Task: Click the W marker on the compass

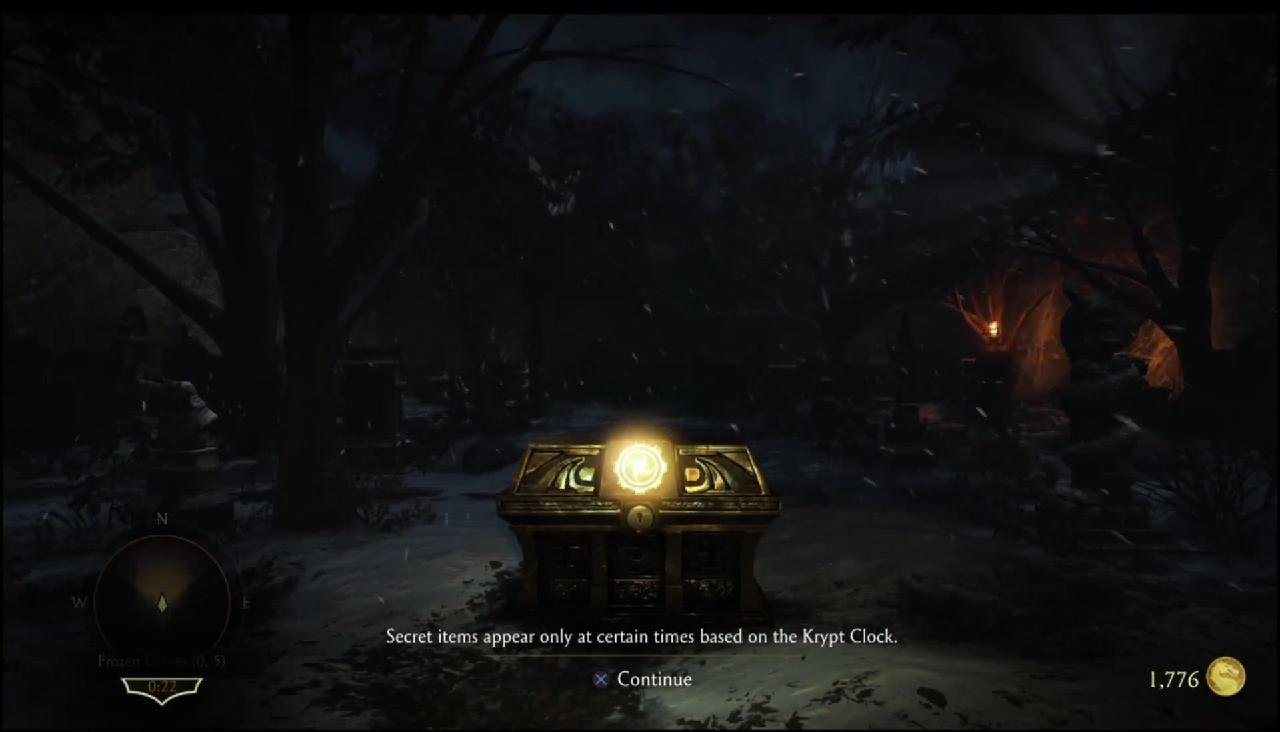Action: coord(82,603)
